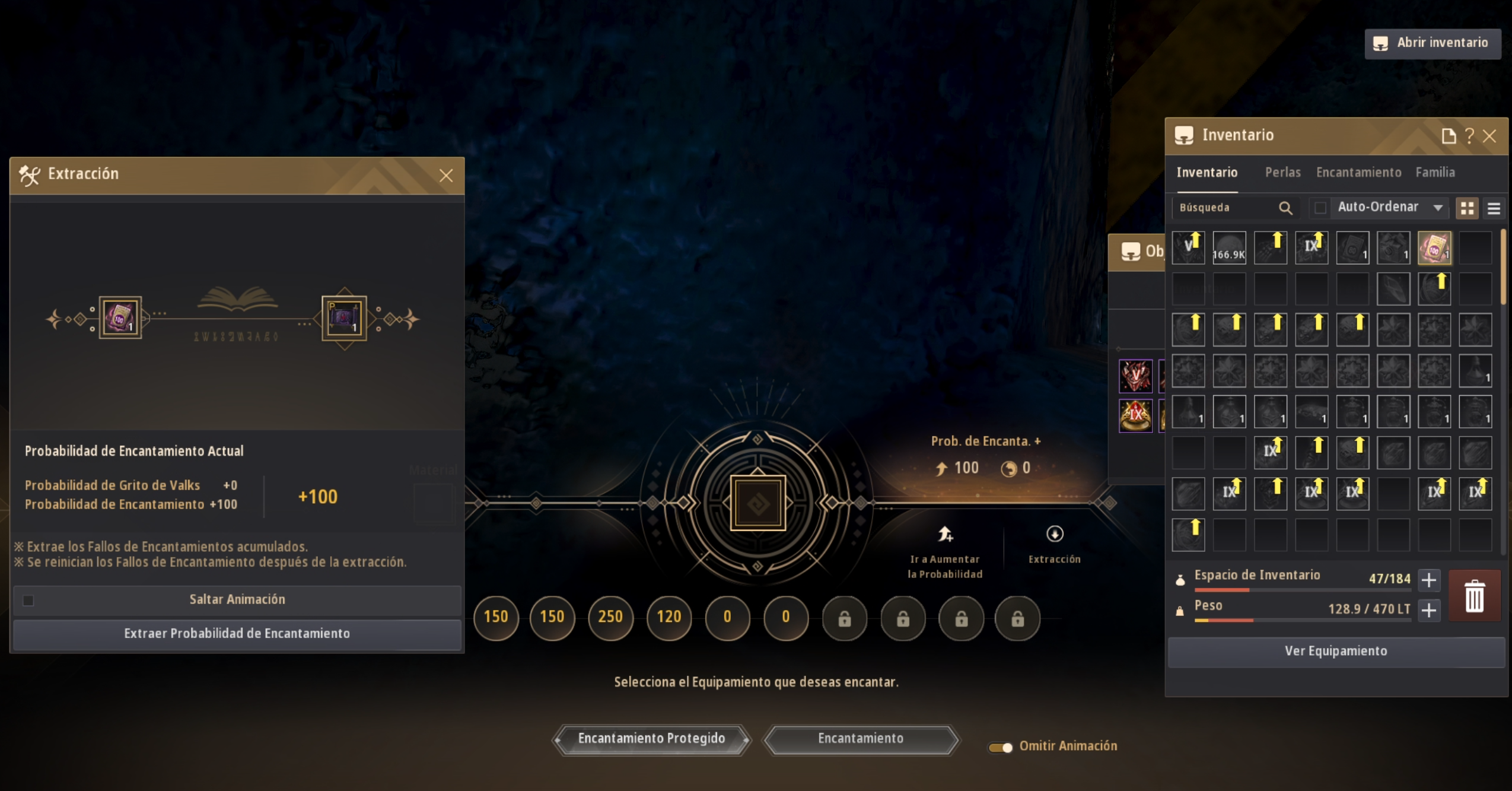Expand inventory space with plus button
Image resolution: width=1512 pixels, height=791 pixels.
tap(1429, 580)
